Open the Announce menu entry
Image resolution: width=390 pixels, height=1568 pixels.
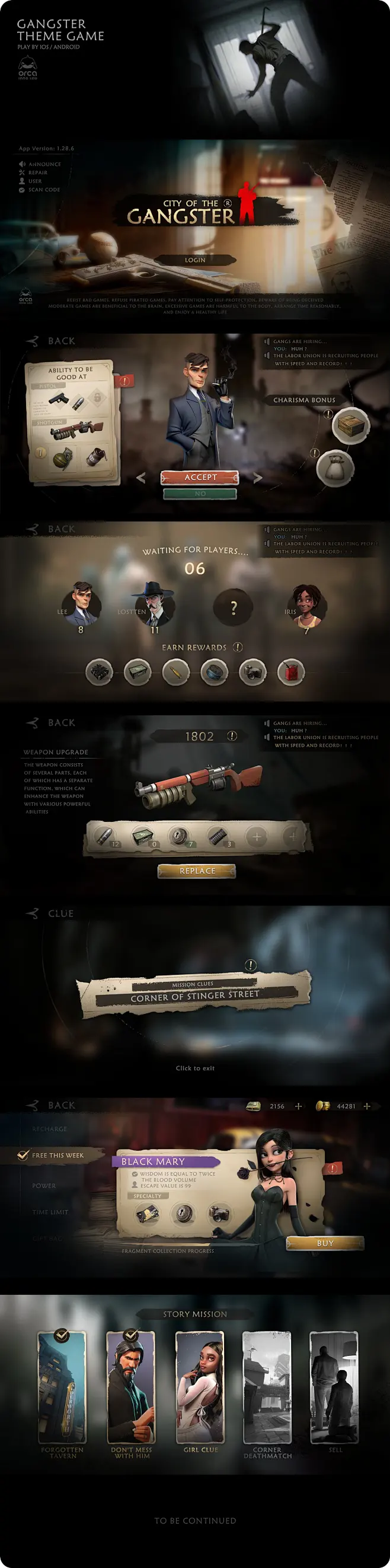click(x=44, y=164)
